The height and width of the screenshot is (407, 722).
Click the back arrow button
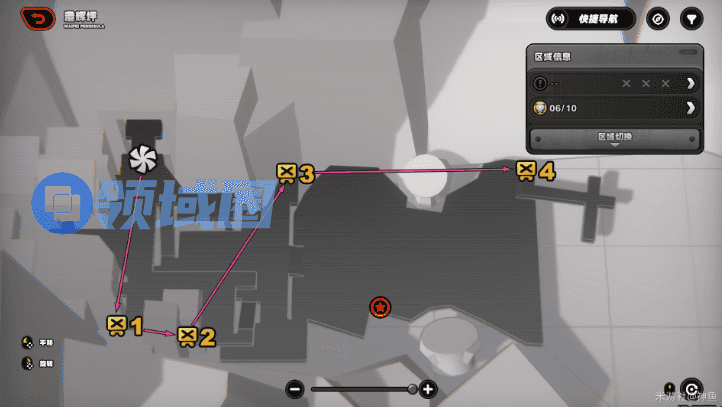point(39,18)
